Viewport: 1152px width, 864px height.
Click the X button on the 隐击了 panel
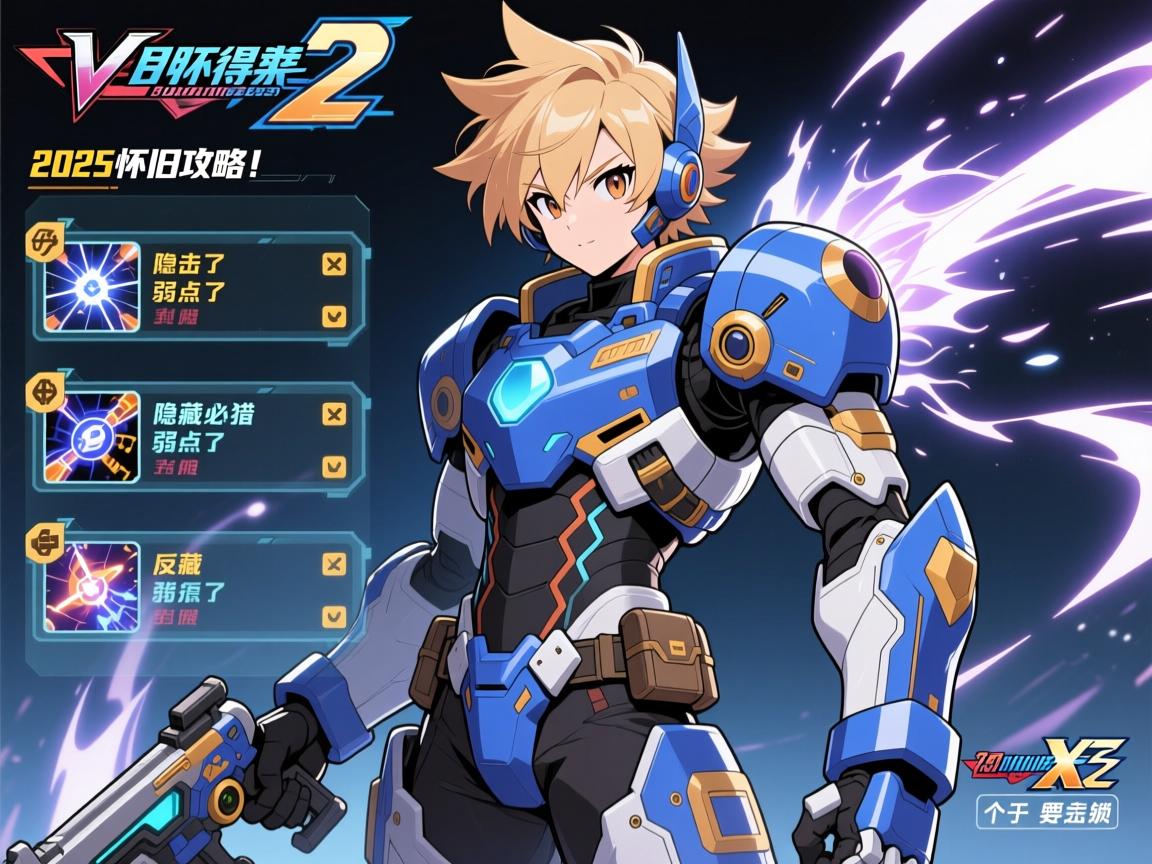(x=335, y=264)
